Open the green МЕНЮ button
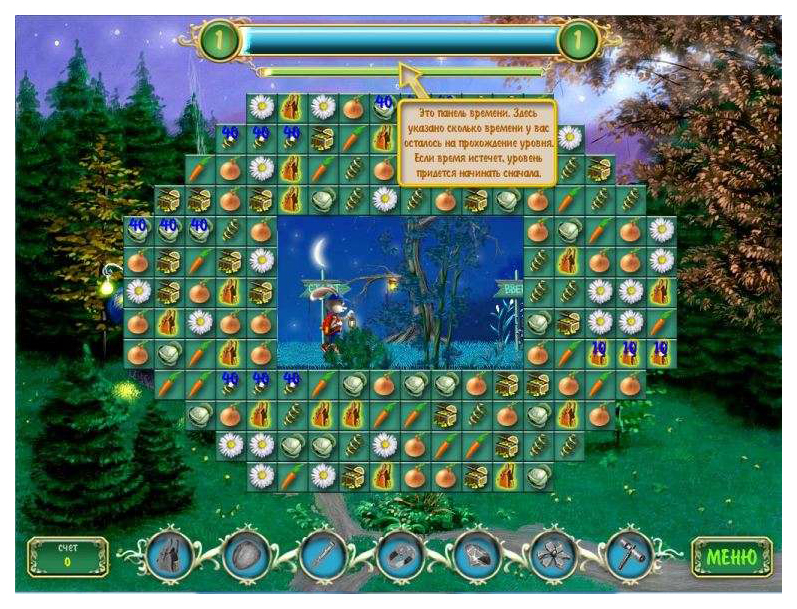Screen dimensions: 797x609 [x=732, y=556]
